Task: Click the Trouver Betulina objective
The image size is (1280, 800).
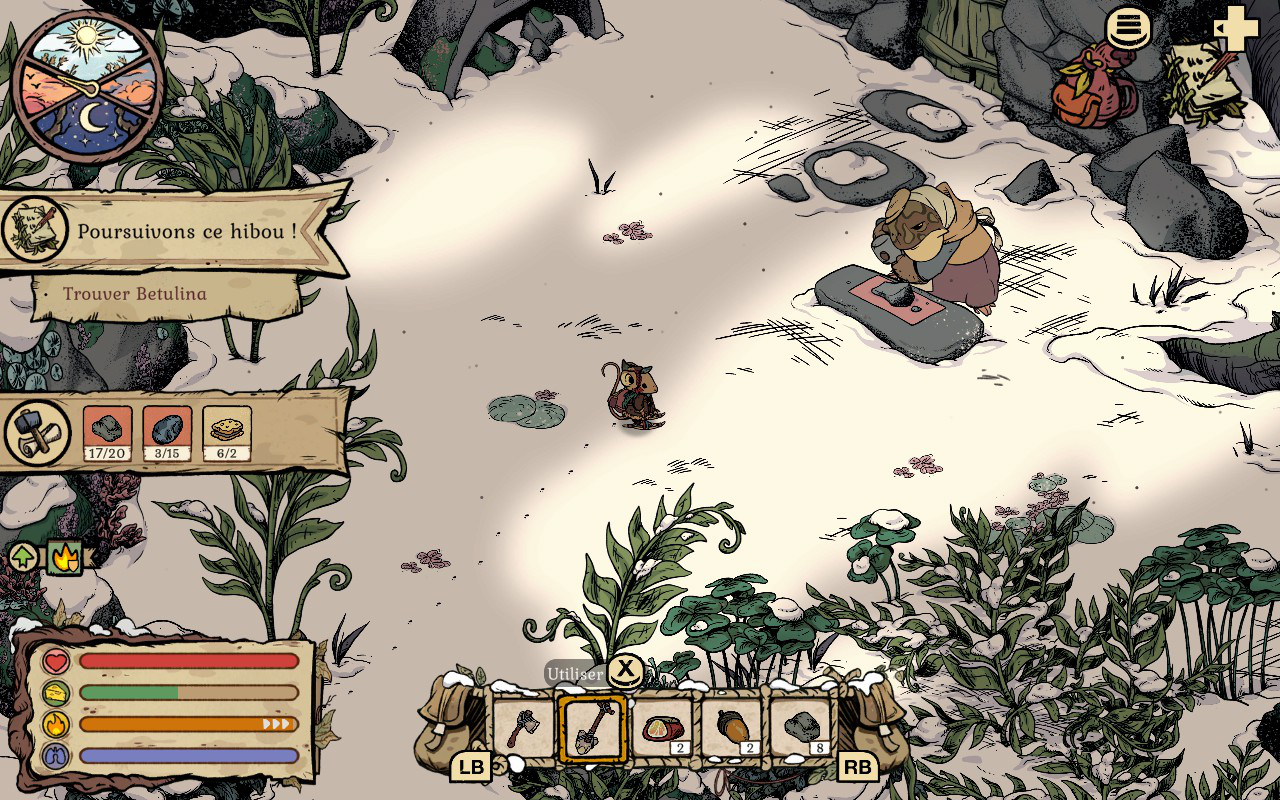Action: tap(135, 294)
